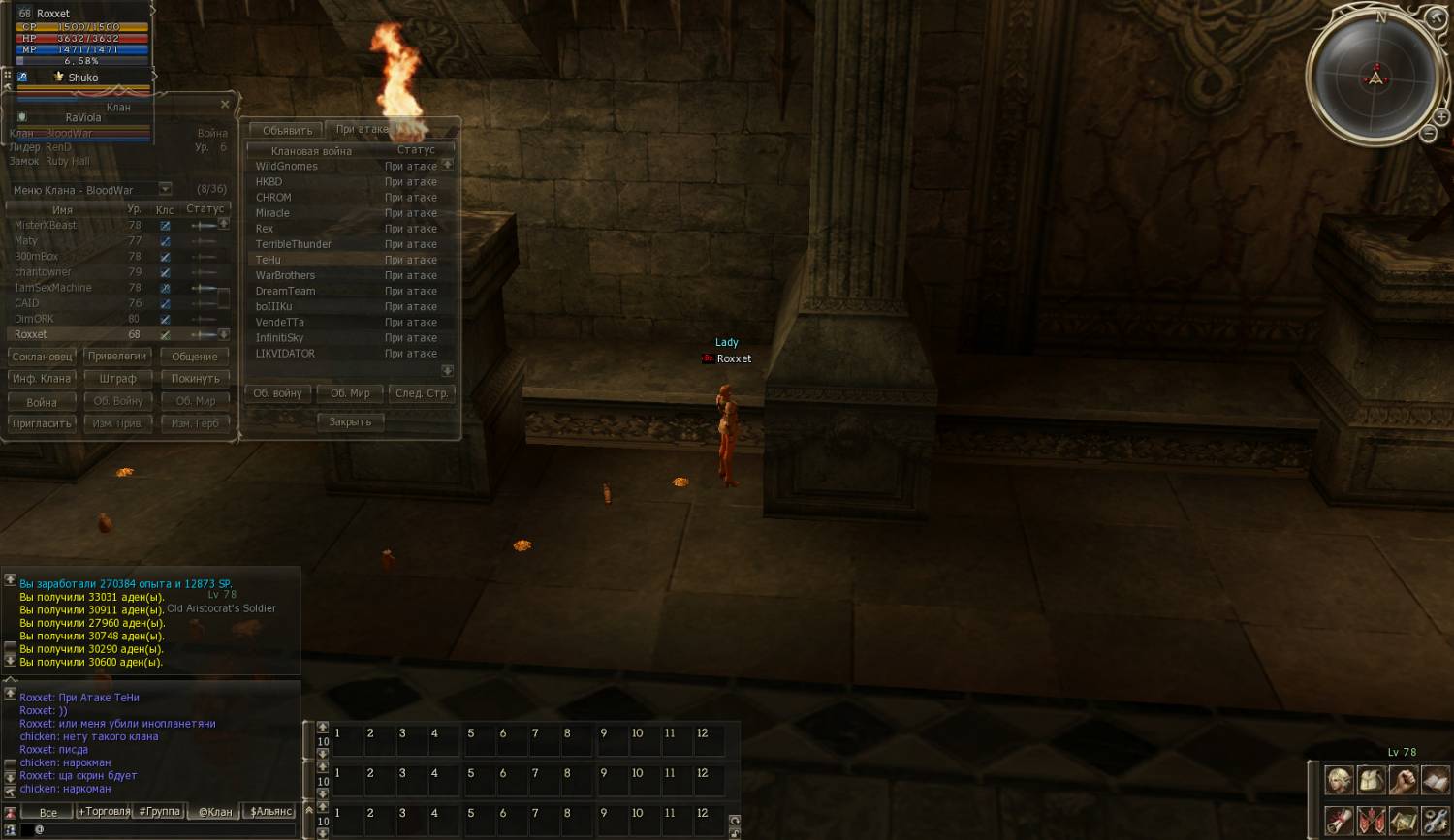Close the clan war list with Закрыть
1454x840 pixels.
pos(350,422)
